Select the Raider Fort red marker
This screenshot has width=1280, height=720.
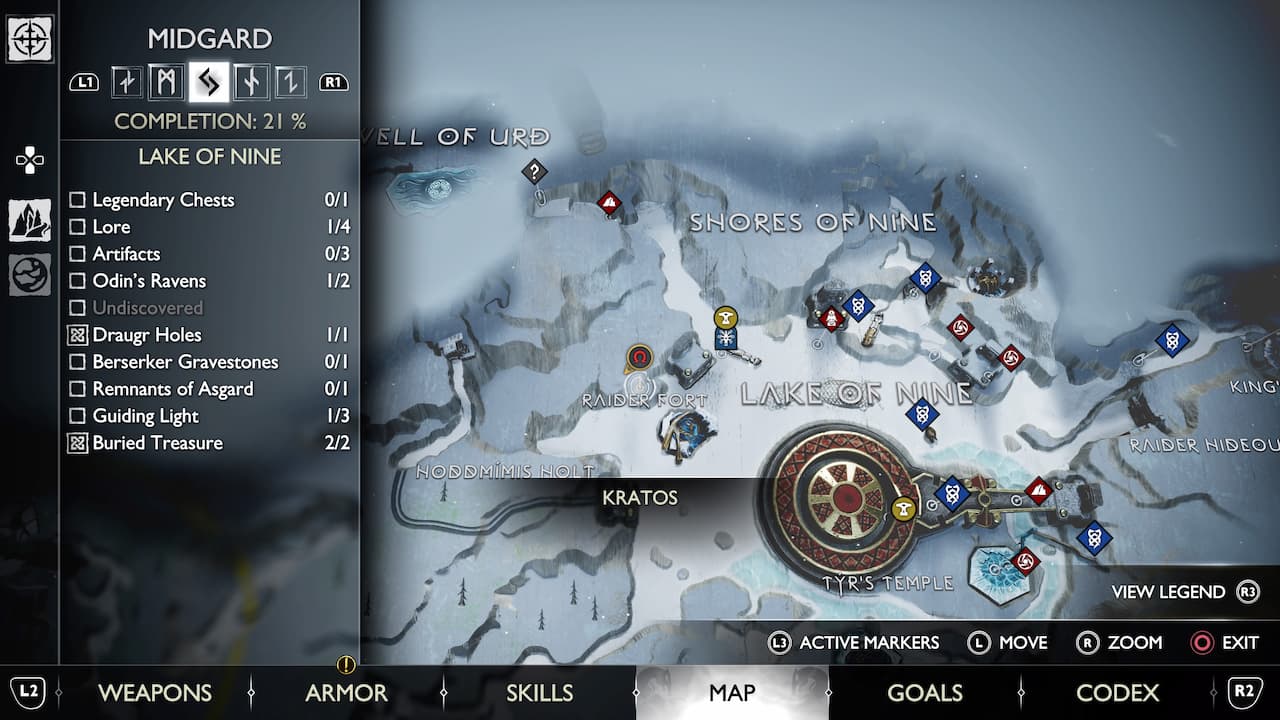point(639,357)
